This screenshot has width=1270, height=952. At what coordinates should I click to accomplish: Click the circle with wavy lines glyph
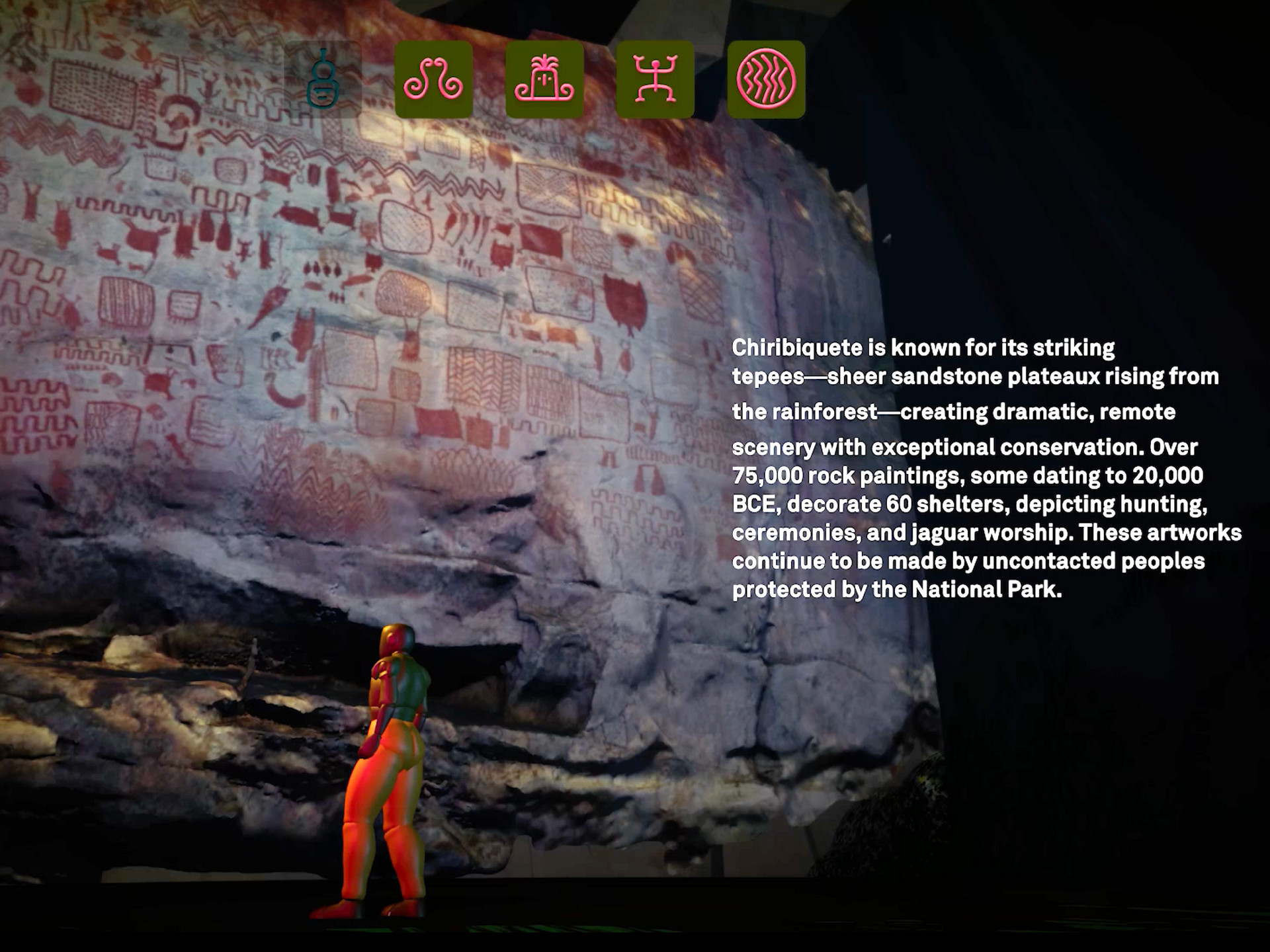point(766,80)
